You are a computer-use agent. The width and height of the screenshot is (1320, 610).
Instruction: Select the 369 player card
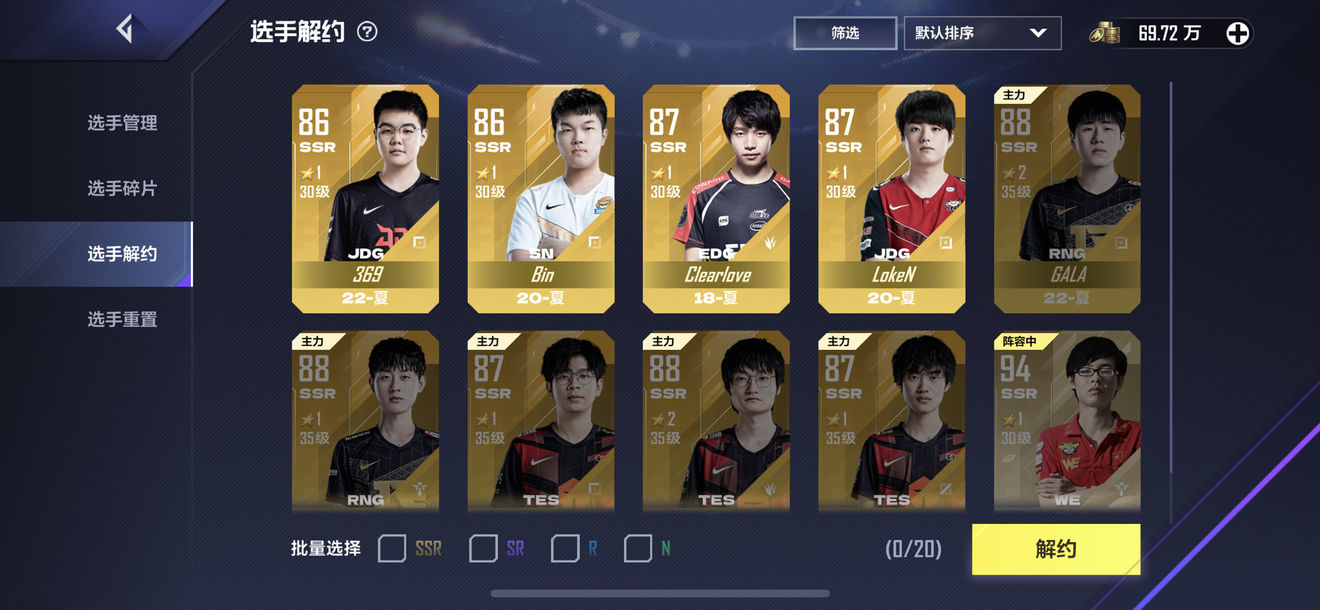tap(365, 199)
